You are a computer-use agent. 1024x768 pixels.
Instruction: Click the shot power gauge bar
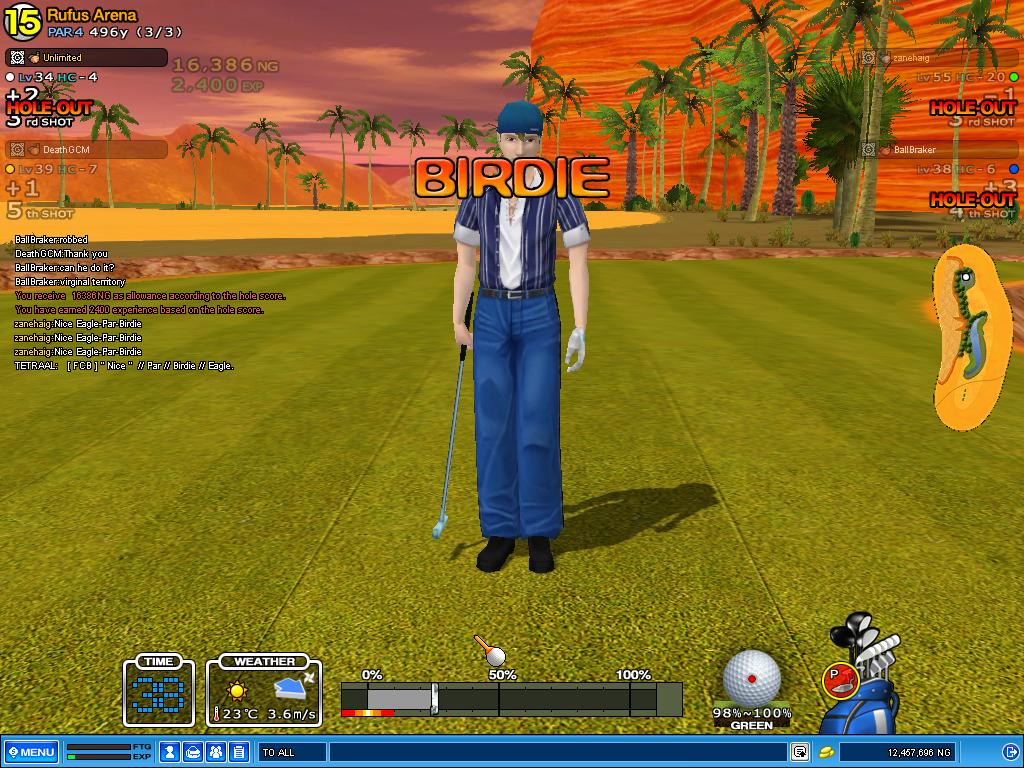pos(511,698)
